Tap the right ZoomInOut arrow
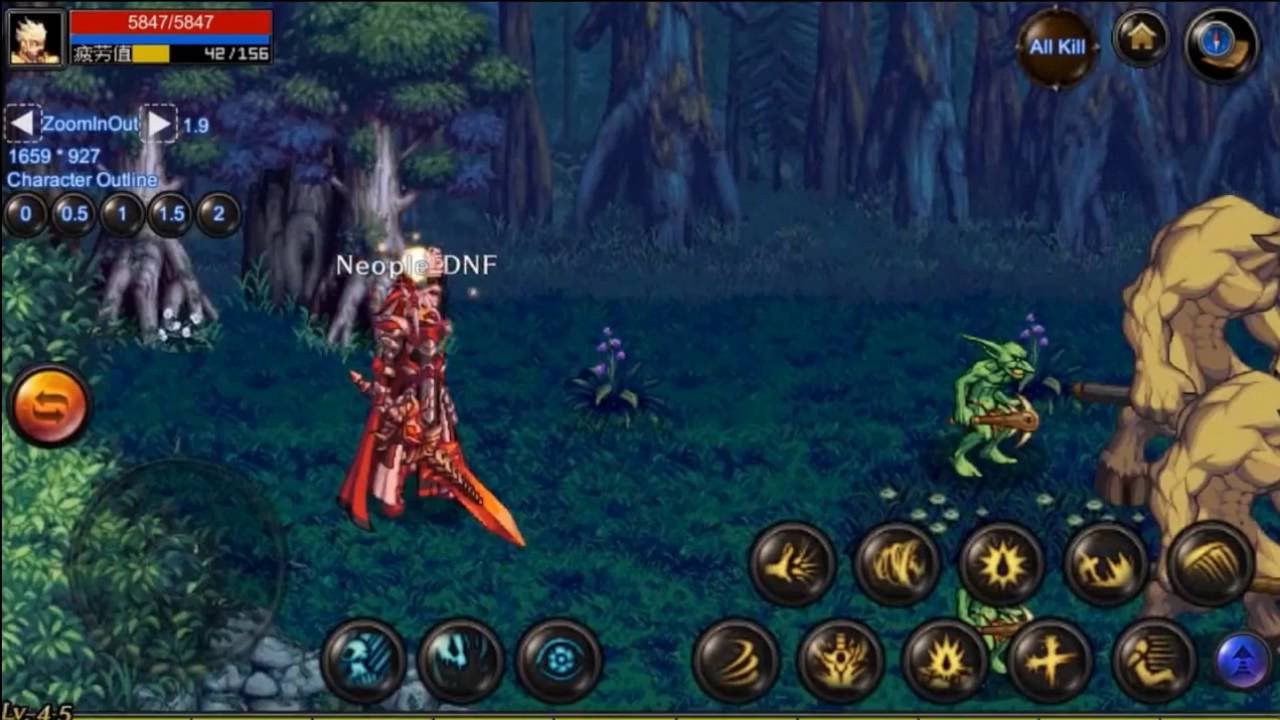The image size is (1280, 720). tap(160, 123)
